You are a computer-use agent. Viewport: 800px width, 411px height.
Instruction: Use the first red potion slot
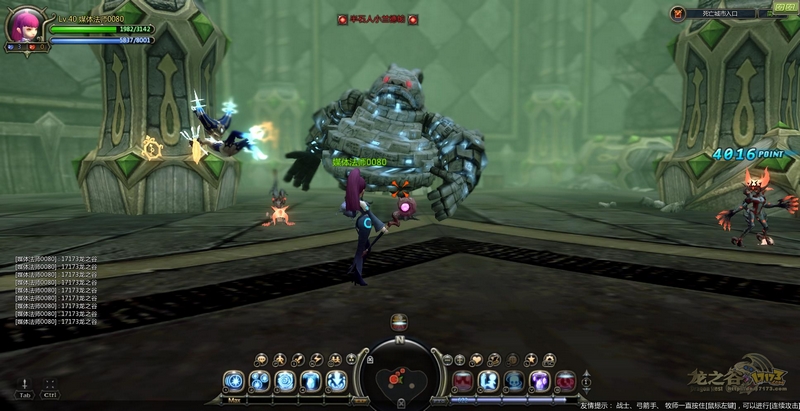pos(463,381)
